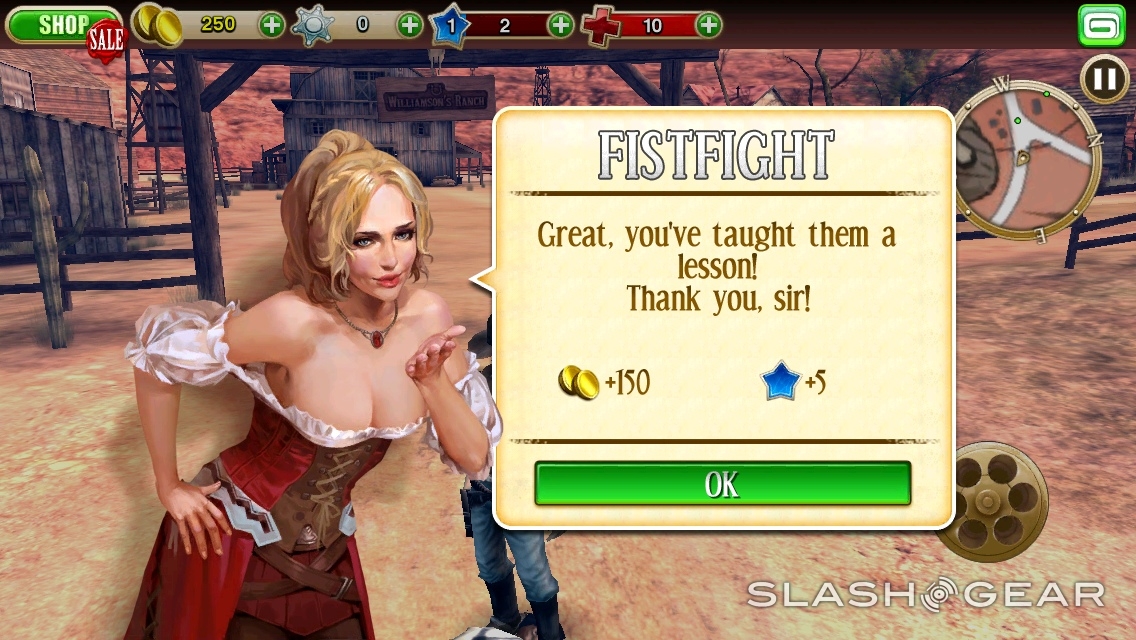Add more gold coins with plus

tap(272, 25)
